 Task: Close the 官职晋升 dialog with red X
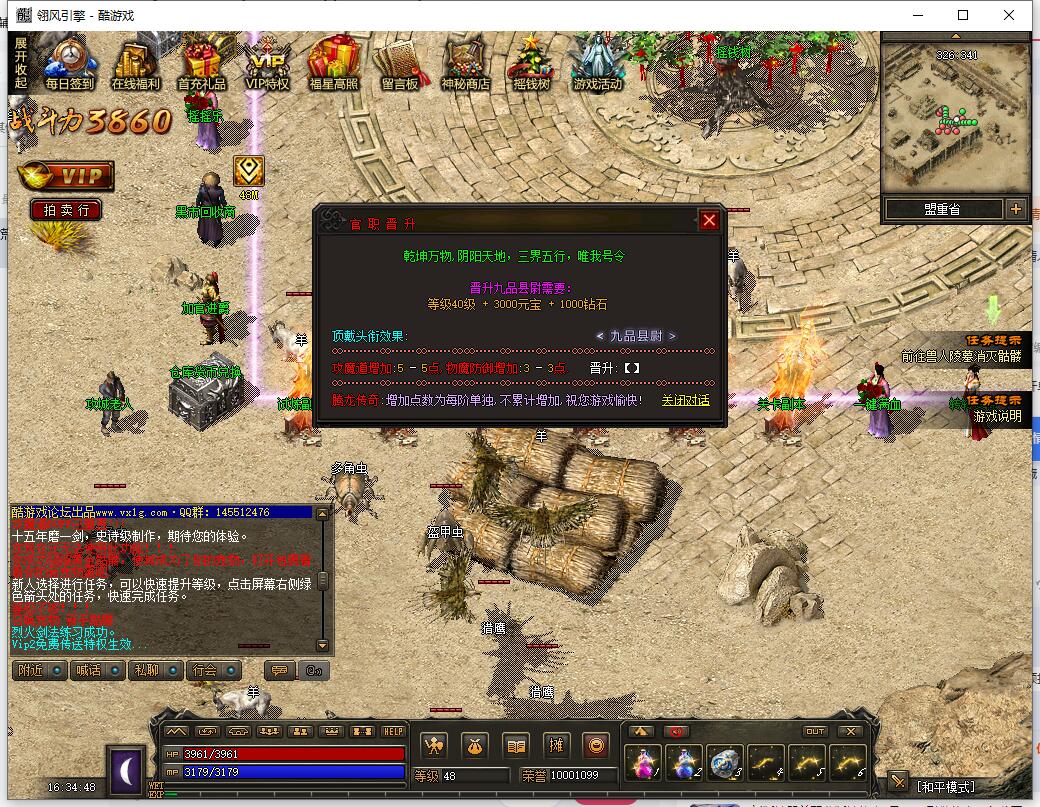tap(709, 221)
